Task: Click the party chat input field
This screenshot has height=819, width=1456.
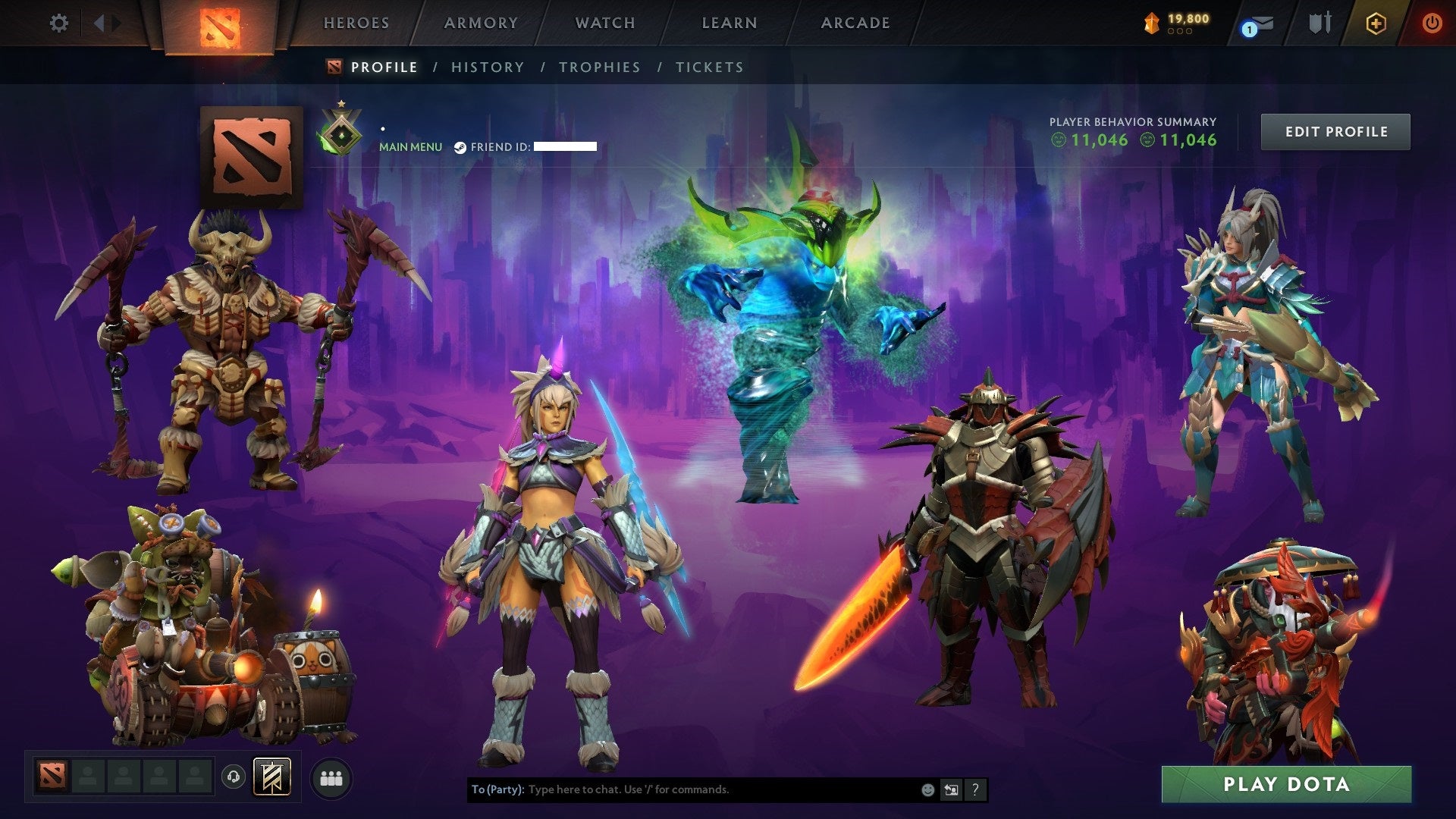Action: coord(682,789)
